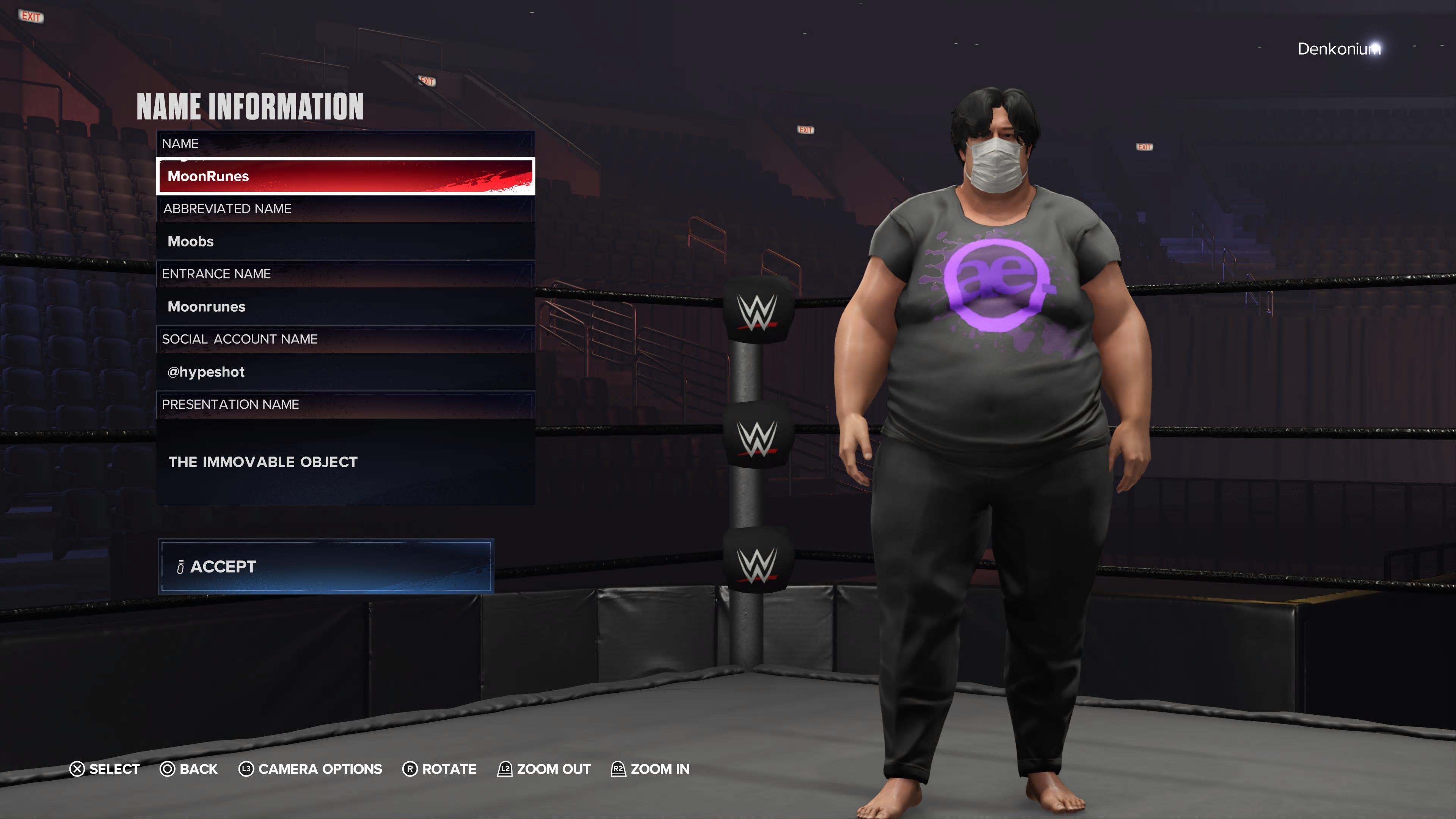Edit the abbreviated name Moobs
This screenshot has height=819, width=1456.
pyautogui.click(x=345, y=242)
